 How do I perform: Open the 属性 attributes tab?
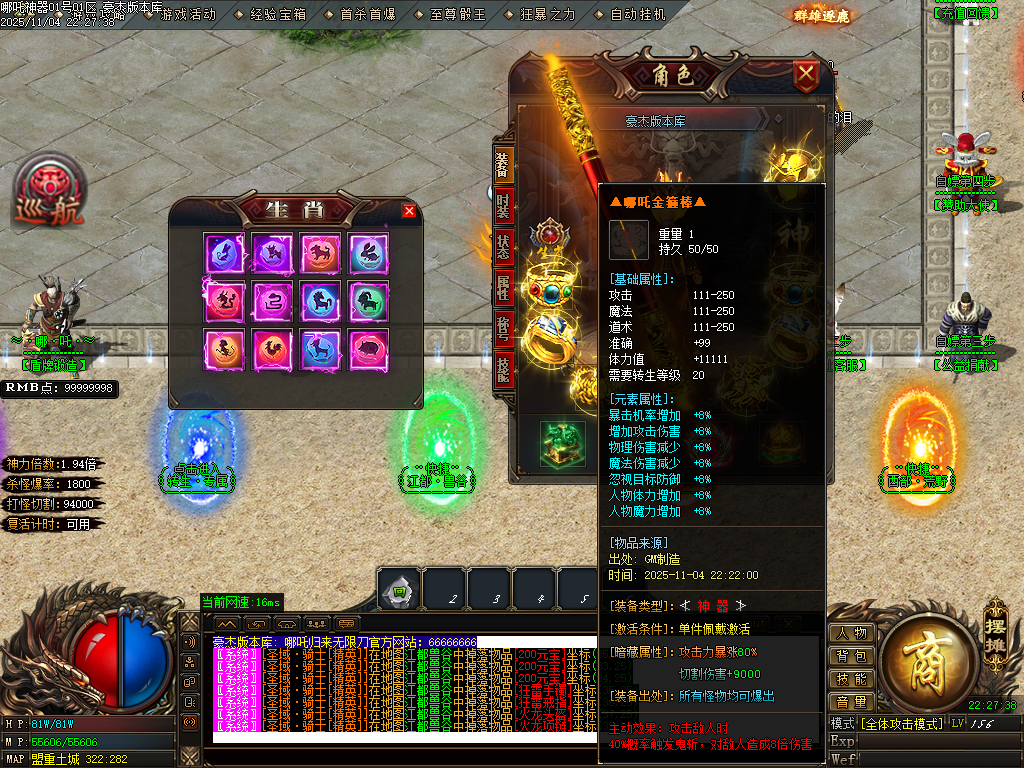pos(503,288)
